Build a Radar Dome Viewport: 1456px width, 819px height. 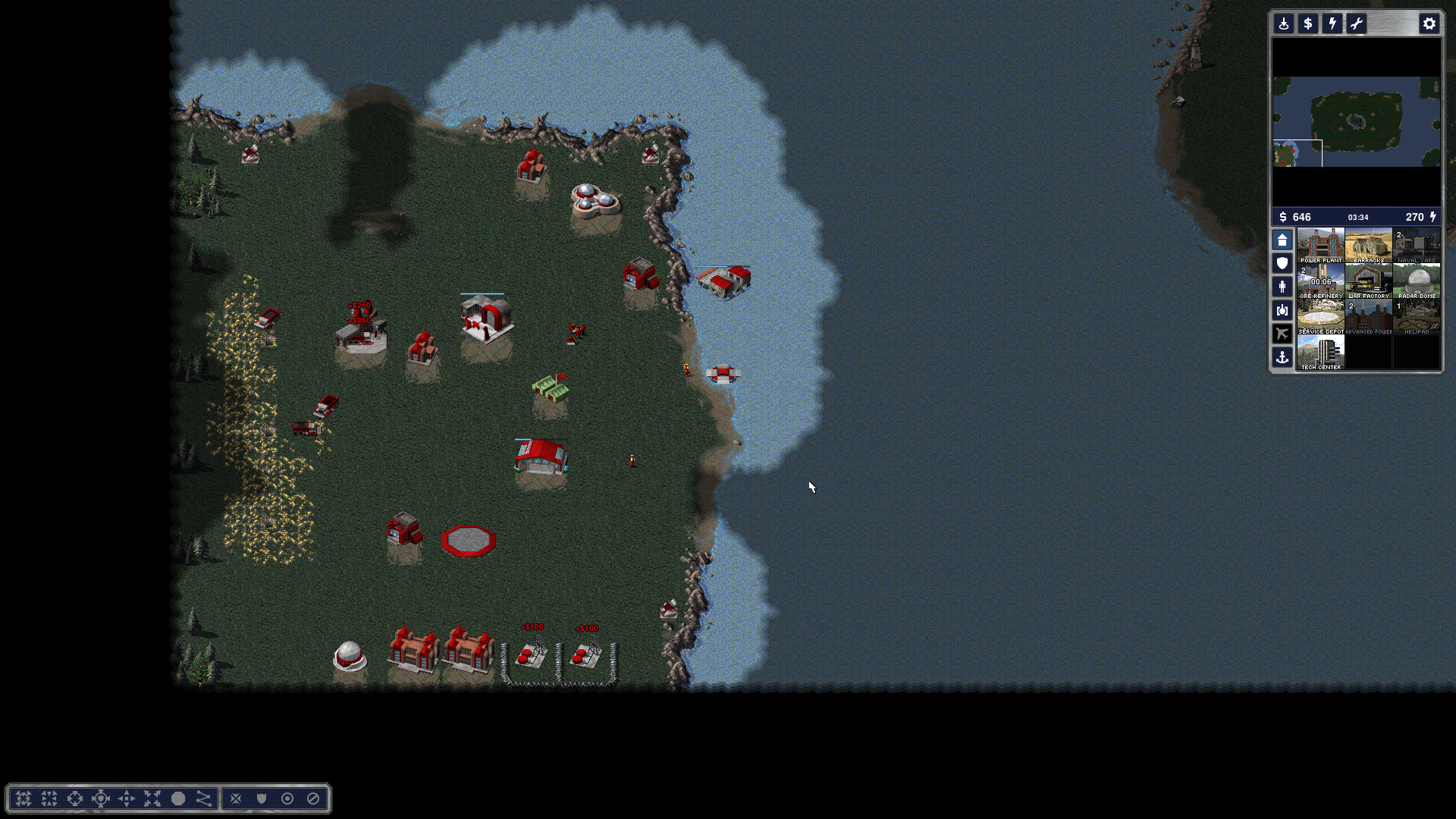pos(1417,281)
